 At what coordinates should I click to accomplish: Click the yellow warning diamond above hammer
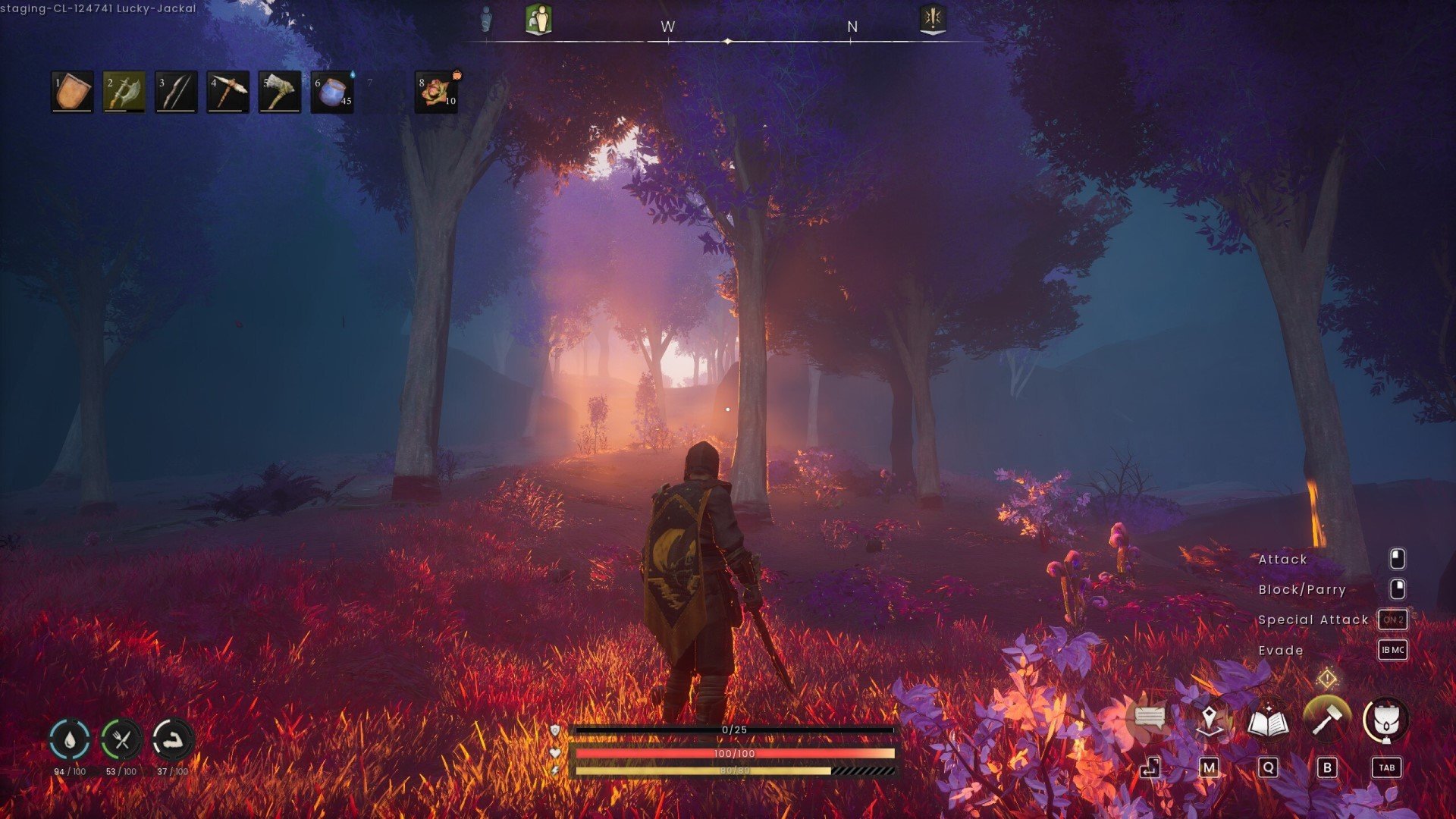pos(1327,678)
